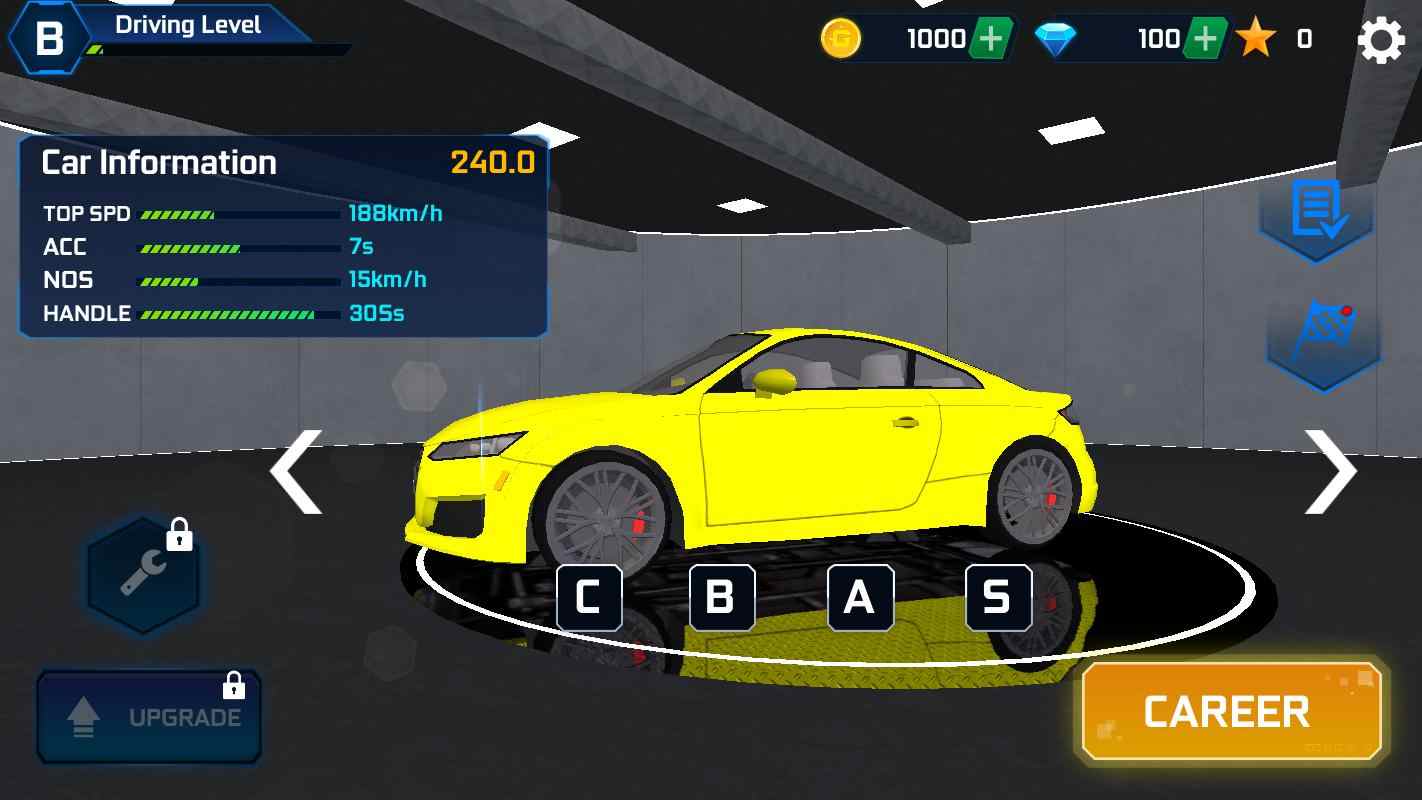The image size is (1422, 800).
Task: Select the C class tile
Action: (588, 598)
